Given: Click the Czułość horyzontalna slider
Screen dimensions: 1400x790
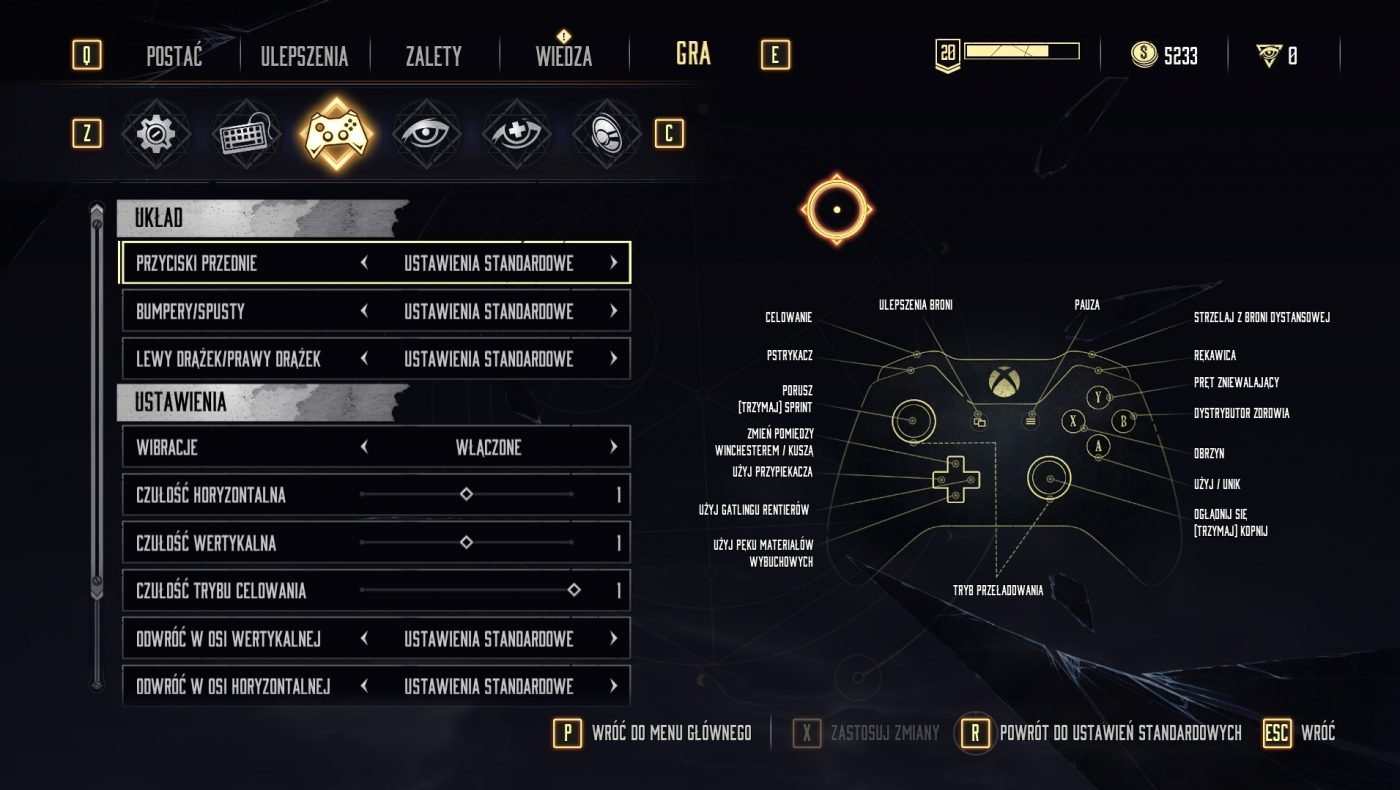Looking at the screenshot, I should pos(466,495).
